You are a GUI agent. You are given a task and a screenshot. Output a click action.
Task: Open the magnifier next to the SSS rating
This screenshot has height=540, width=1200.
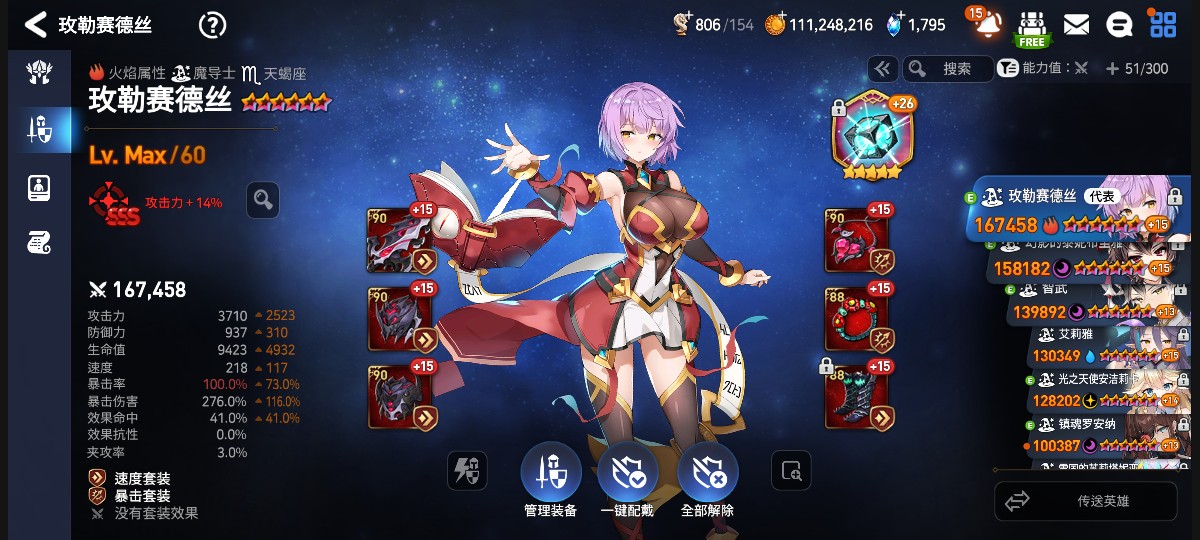tap(263, 200)
